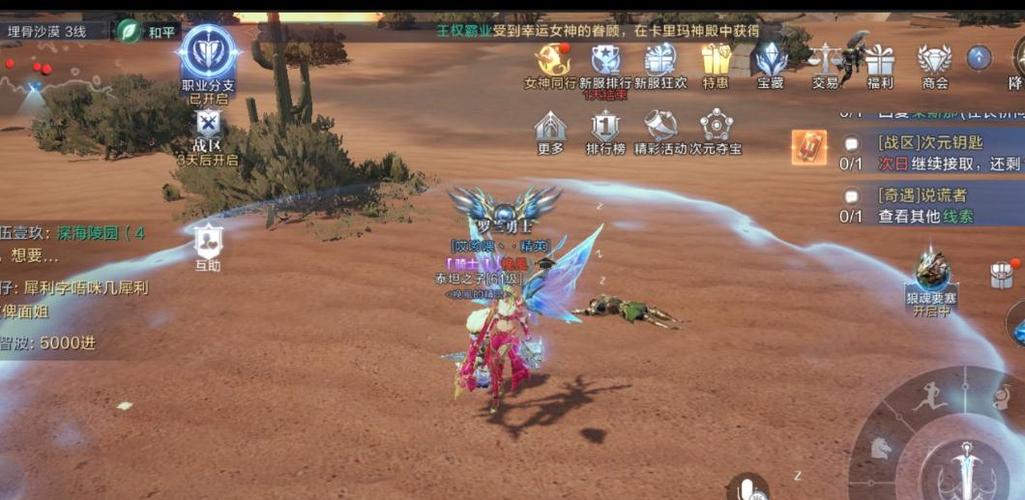Open the 职业分支 class branch icon
Screen dimensions: 1025x500
coord(208,52)
